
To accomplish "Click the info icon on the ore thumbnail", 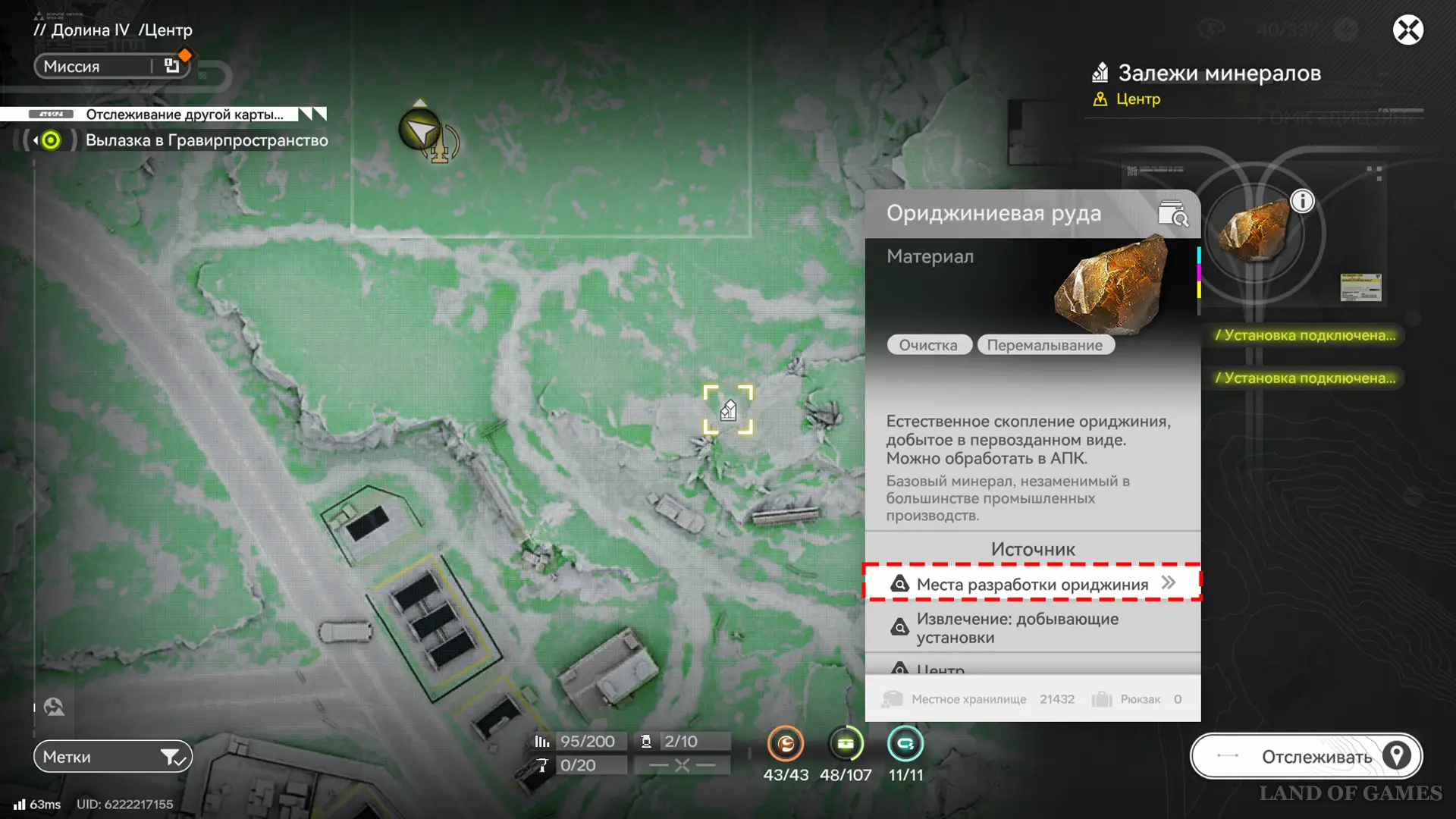I will (1302, 201).
